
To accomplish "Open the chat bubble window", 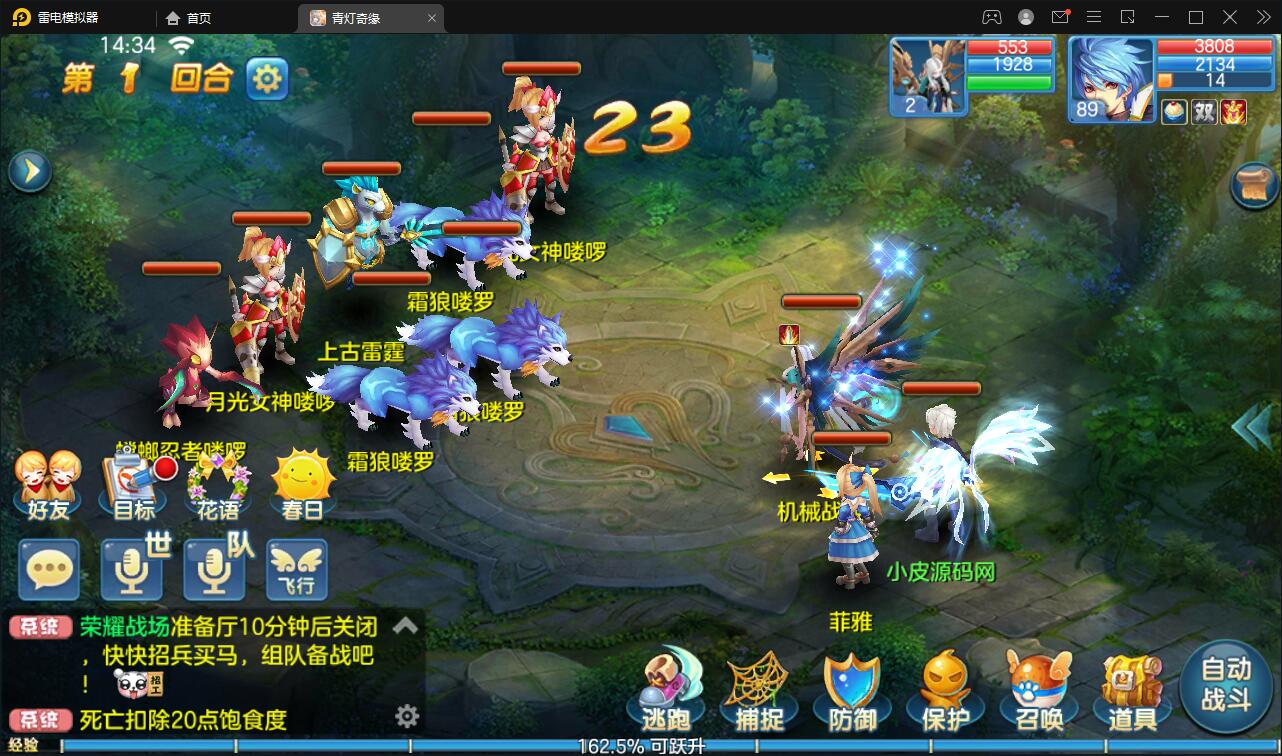I will (x=48, y=570).
